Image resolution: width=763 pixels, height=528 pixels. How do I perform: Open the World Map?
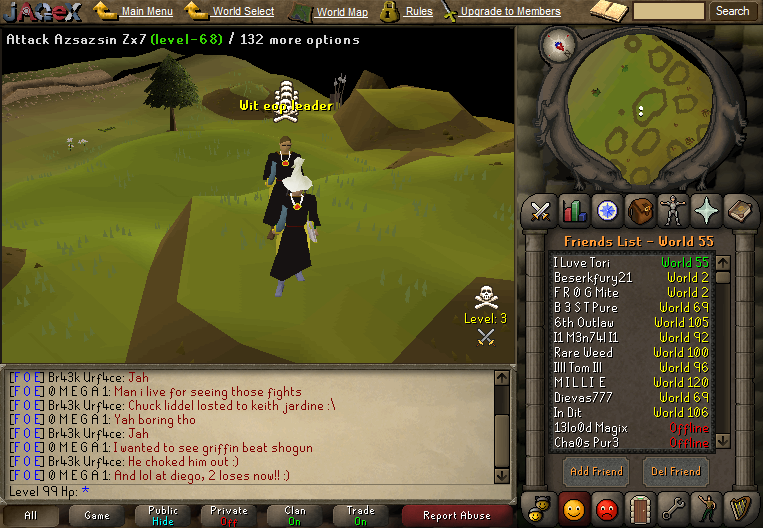tap(343, 12)
